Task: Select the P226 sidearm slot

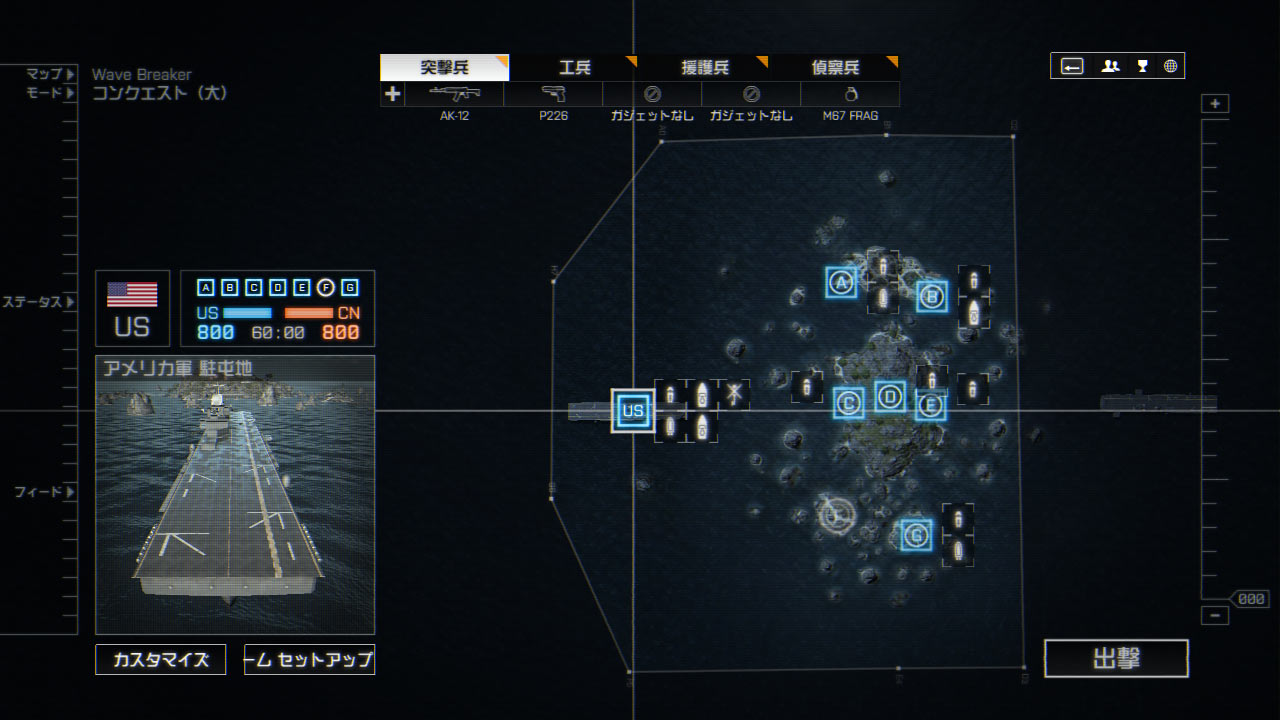Action: click(x=553, y=95)
